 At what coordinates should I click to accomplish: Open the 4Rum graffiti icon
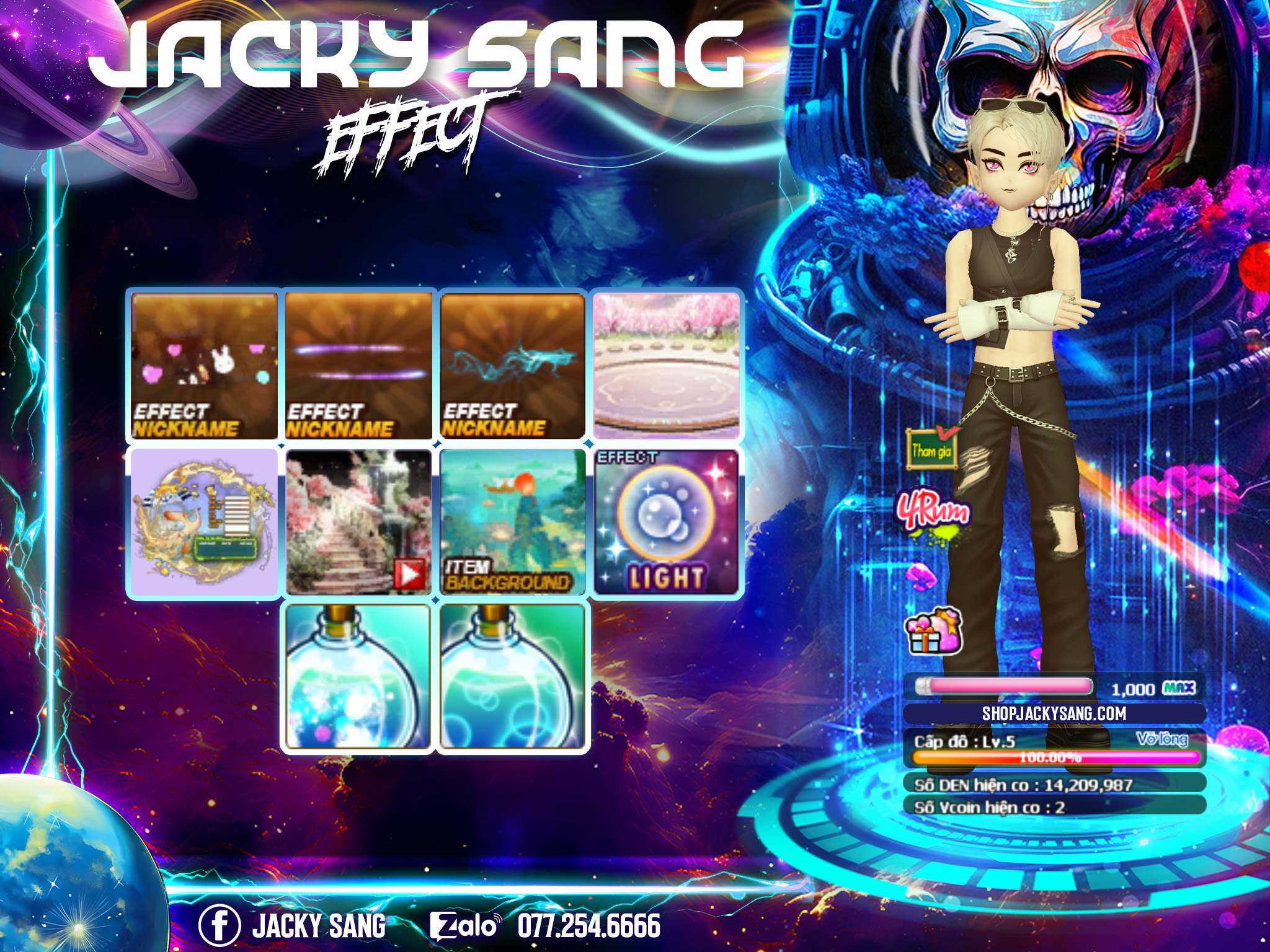(x=932, y=512)
